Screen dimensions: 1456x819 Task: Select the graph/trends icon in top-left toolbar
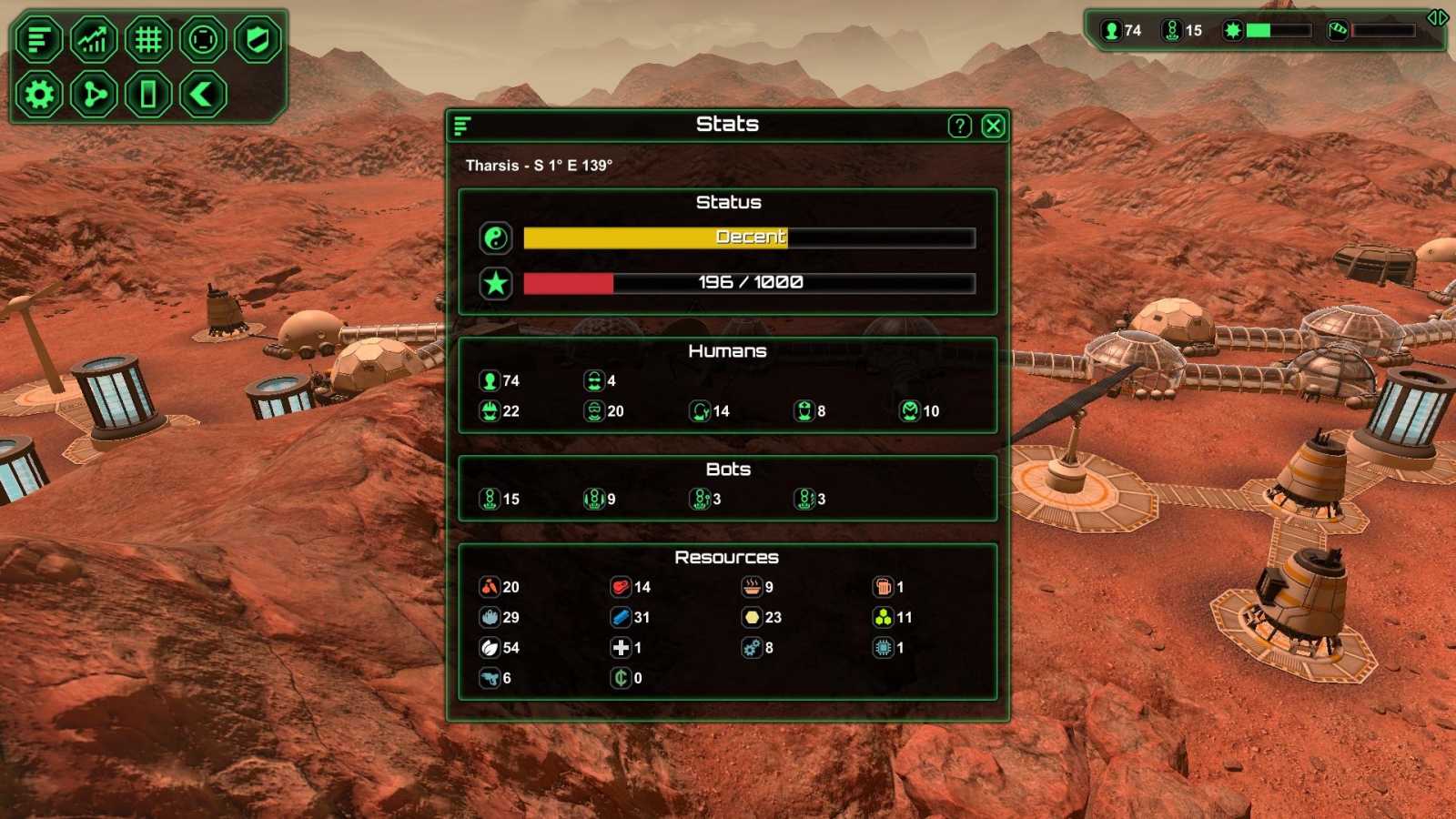pos(94,39)
